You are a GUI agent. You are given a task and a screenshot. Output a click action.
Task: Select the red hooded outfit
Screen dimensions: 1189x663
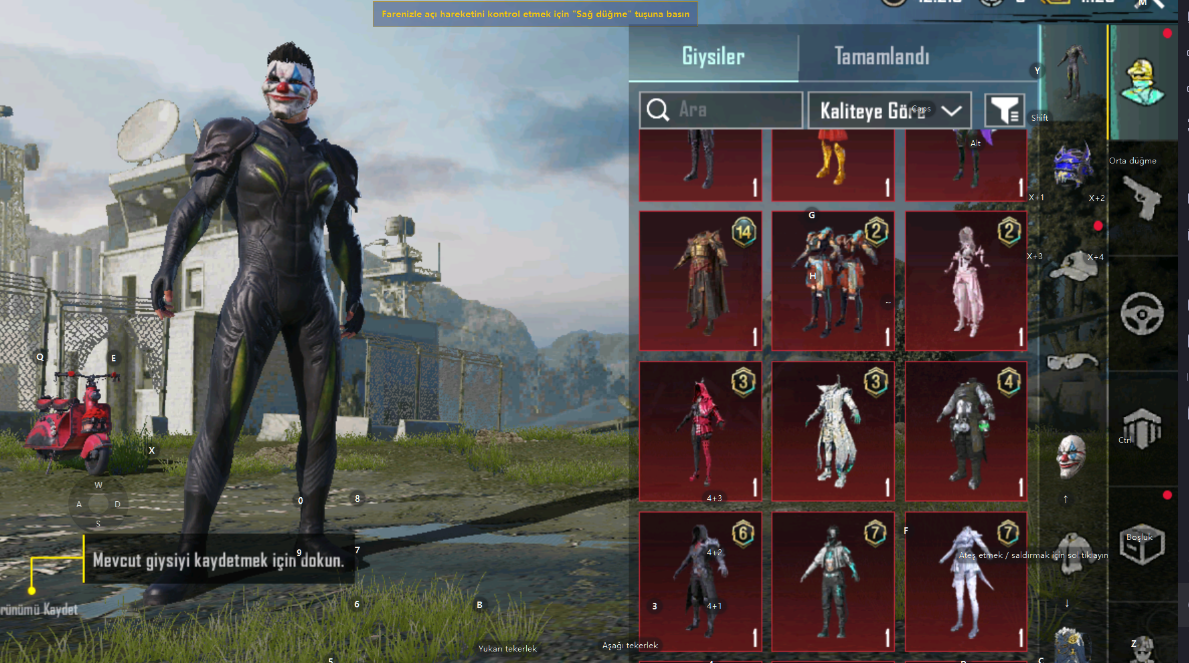[x=700, y=431]
